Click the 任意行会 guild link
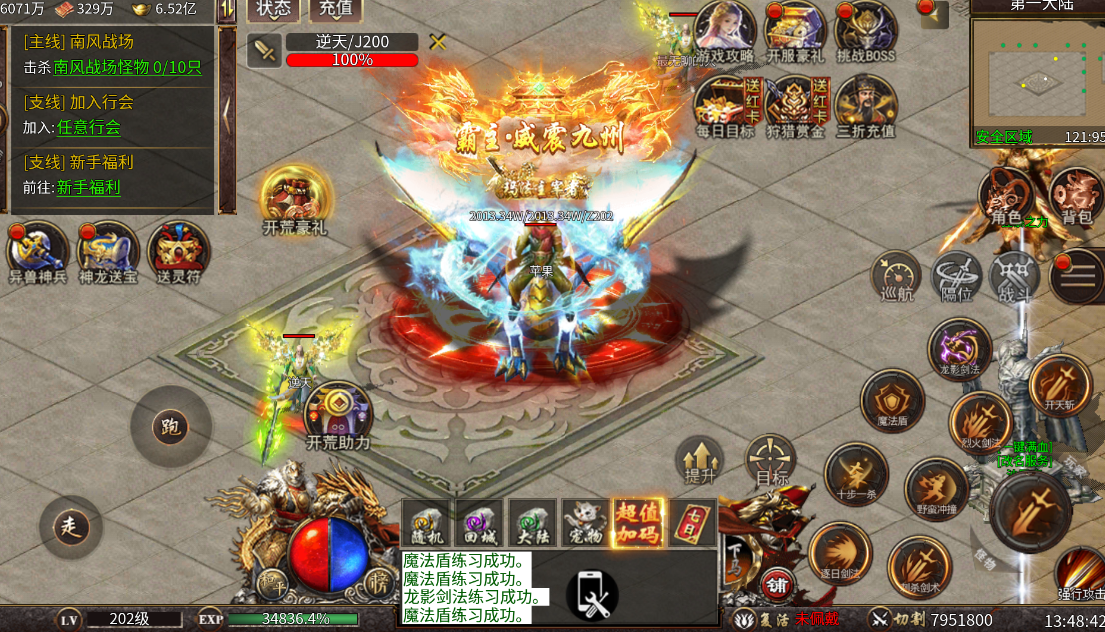The height and width of the screenshot is (632, 1105). [x=88, y=127]
